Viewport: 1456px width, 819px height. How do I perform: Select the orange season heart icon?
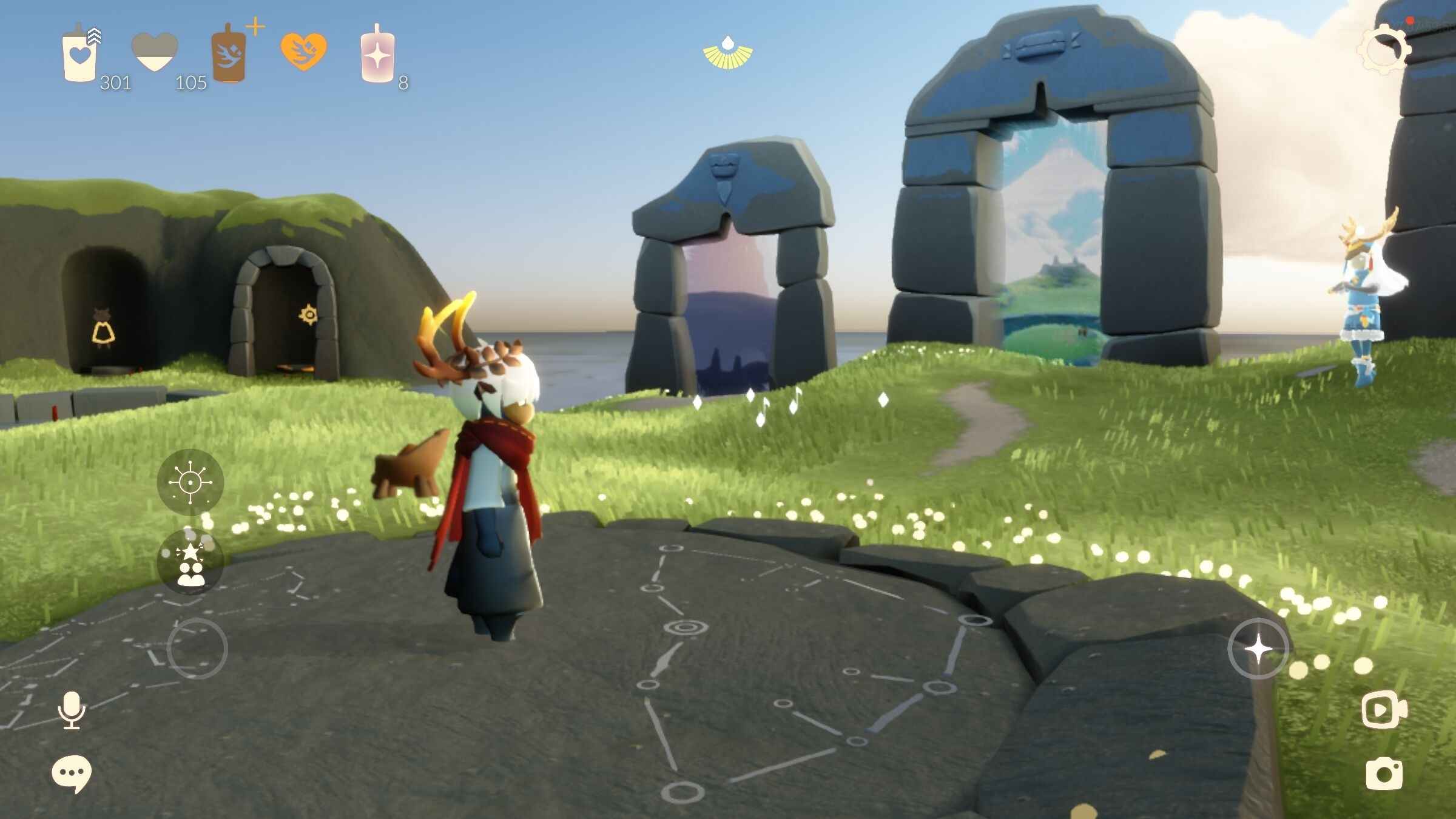303,51
